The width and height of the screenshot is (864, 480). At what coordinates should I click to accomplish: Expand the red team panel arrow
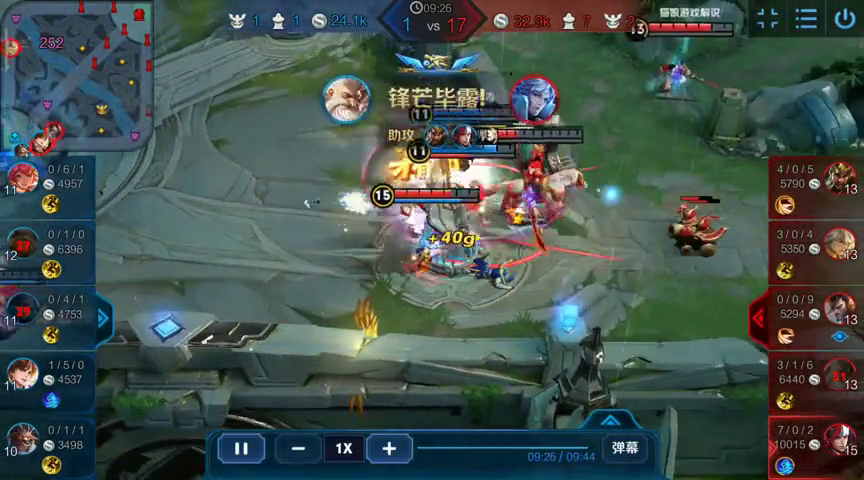[758, 319]
